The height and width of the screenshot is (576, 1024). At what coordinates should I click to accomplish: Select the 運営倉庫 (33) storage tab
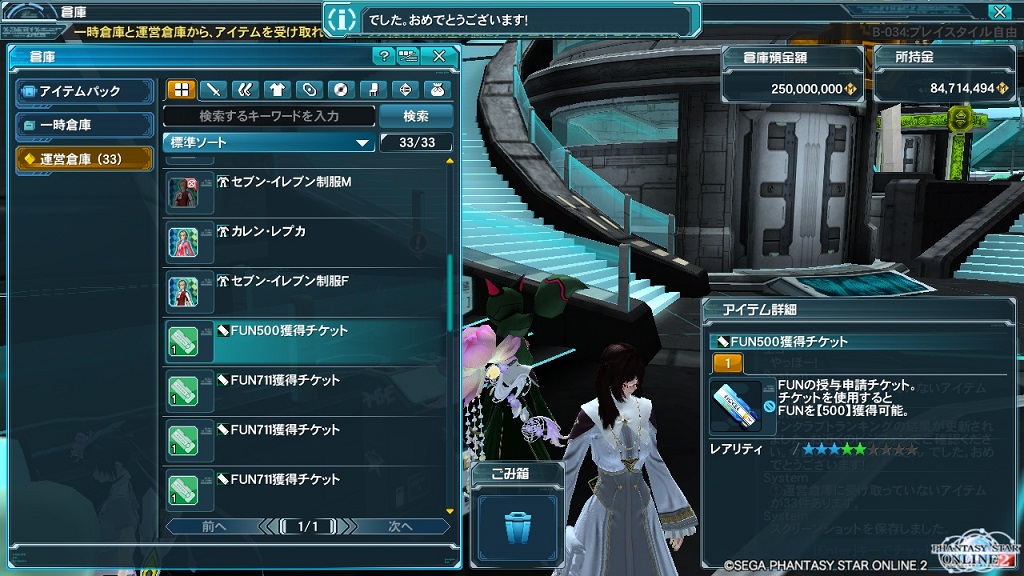click(x=84, y=158)
